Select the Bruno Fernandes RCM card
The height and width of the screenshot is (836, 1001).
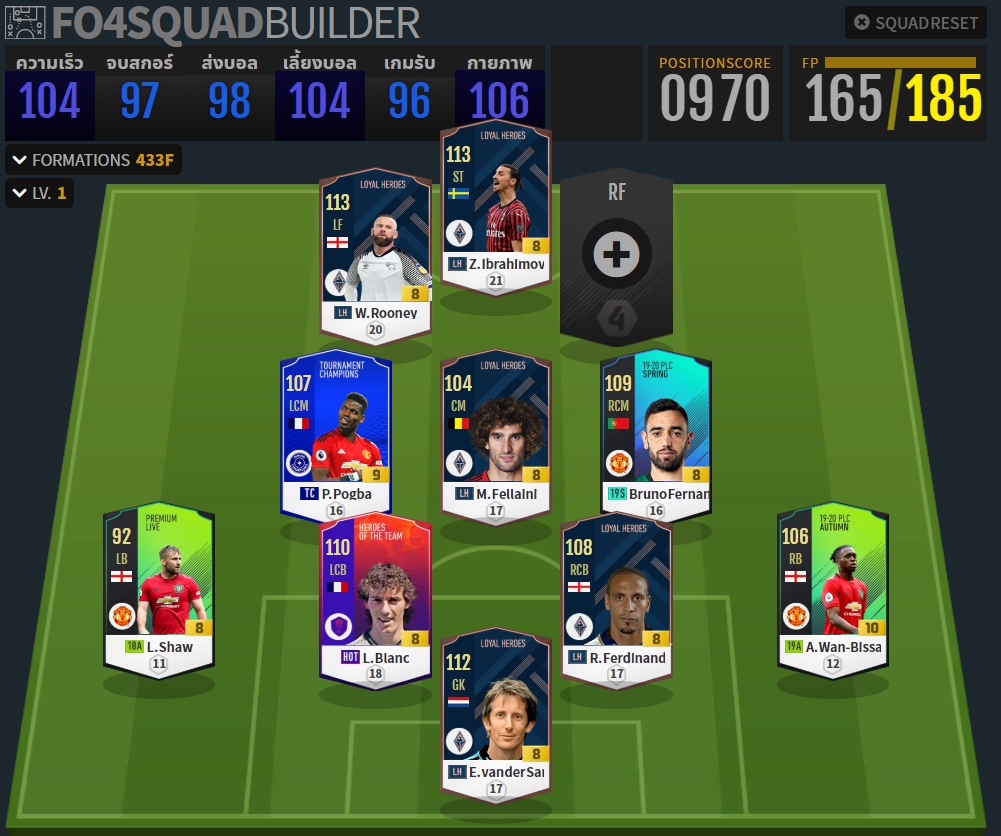(656, 435)
